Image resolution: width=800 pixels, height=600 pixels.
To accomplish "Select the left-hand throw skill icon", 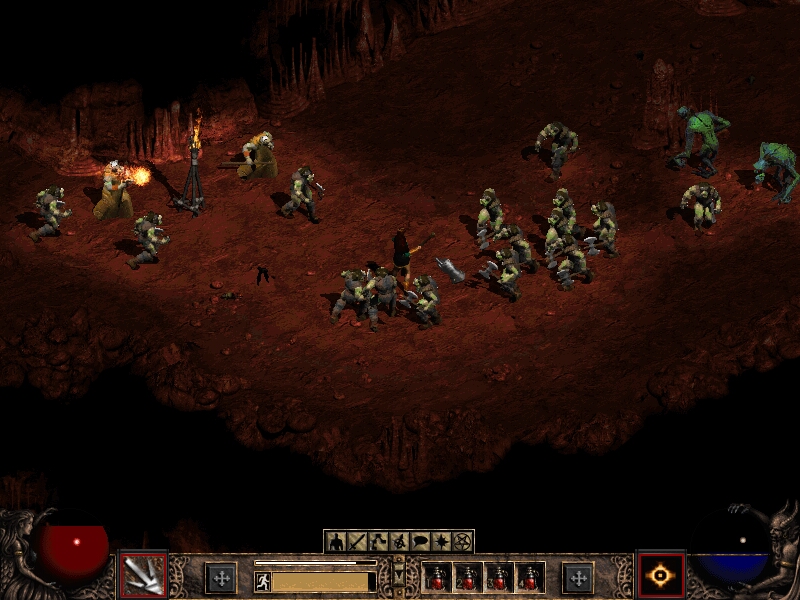I will [x=143, y=576].
